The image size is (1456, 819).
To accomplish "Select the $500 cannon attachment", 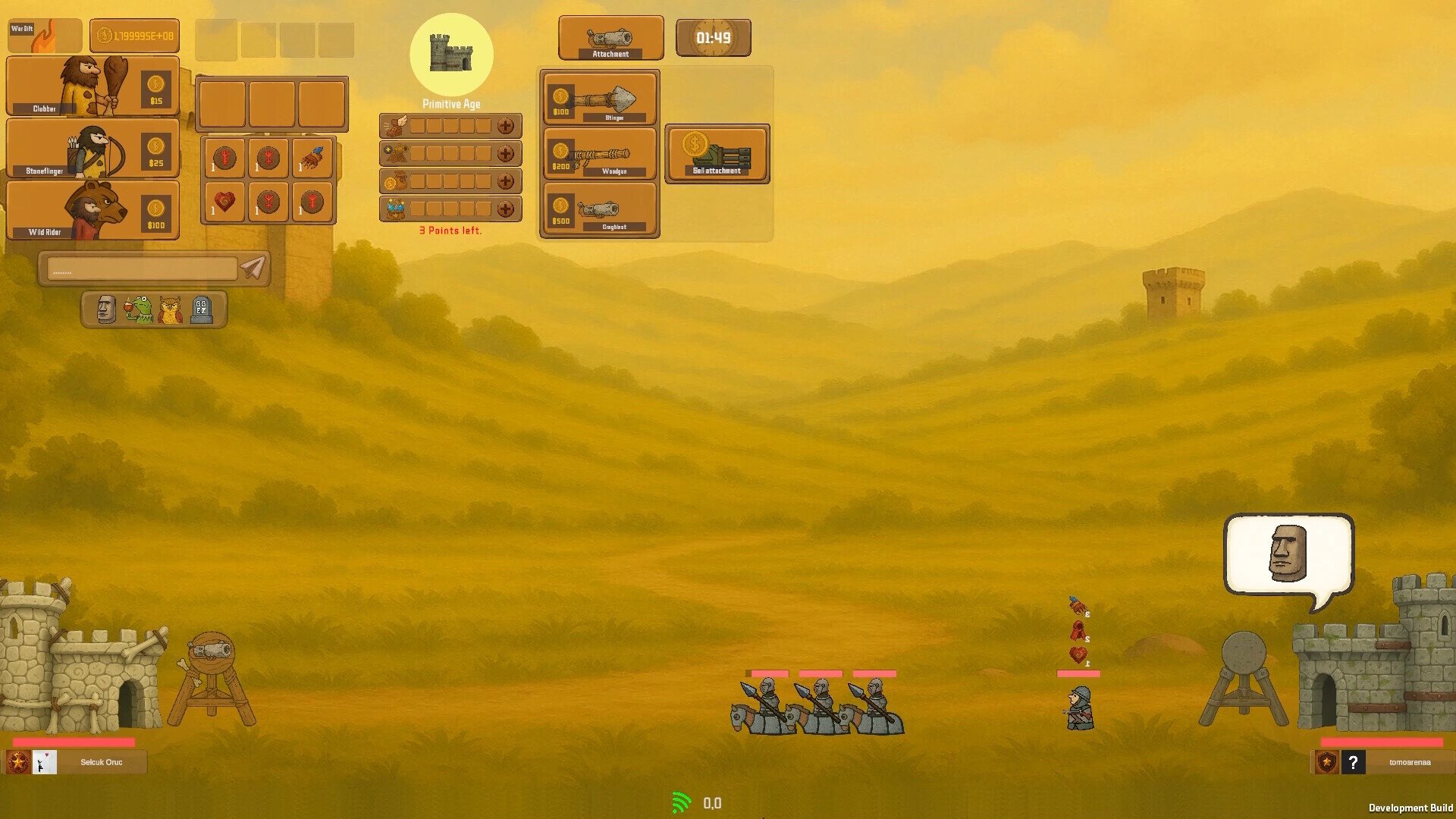I will 600,209.
